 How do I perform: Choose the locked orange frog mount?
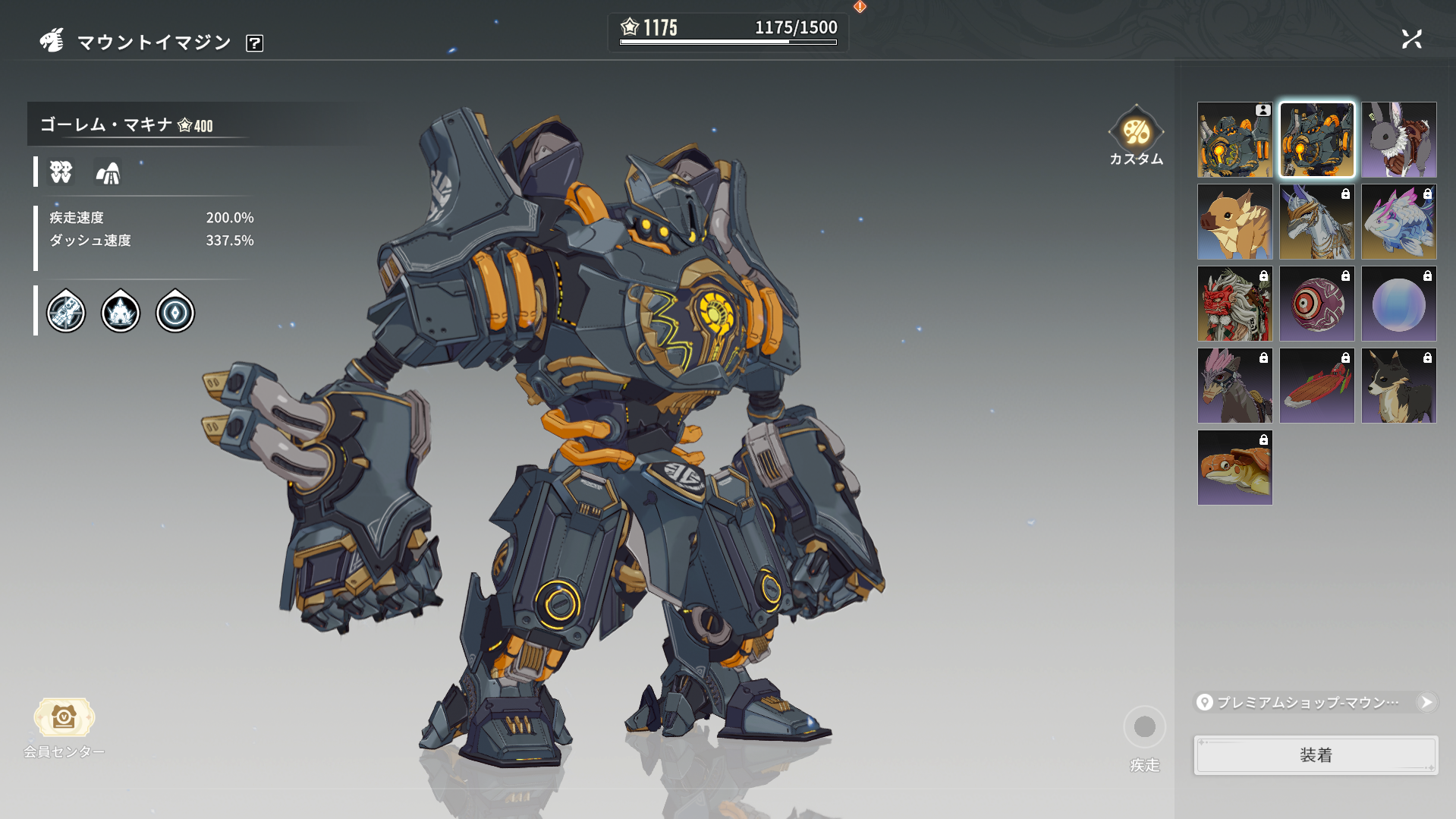(x=1234, y=468)
